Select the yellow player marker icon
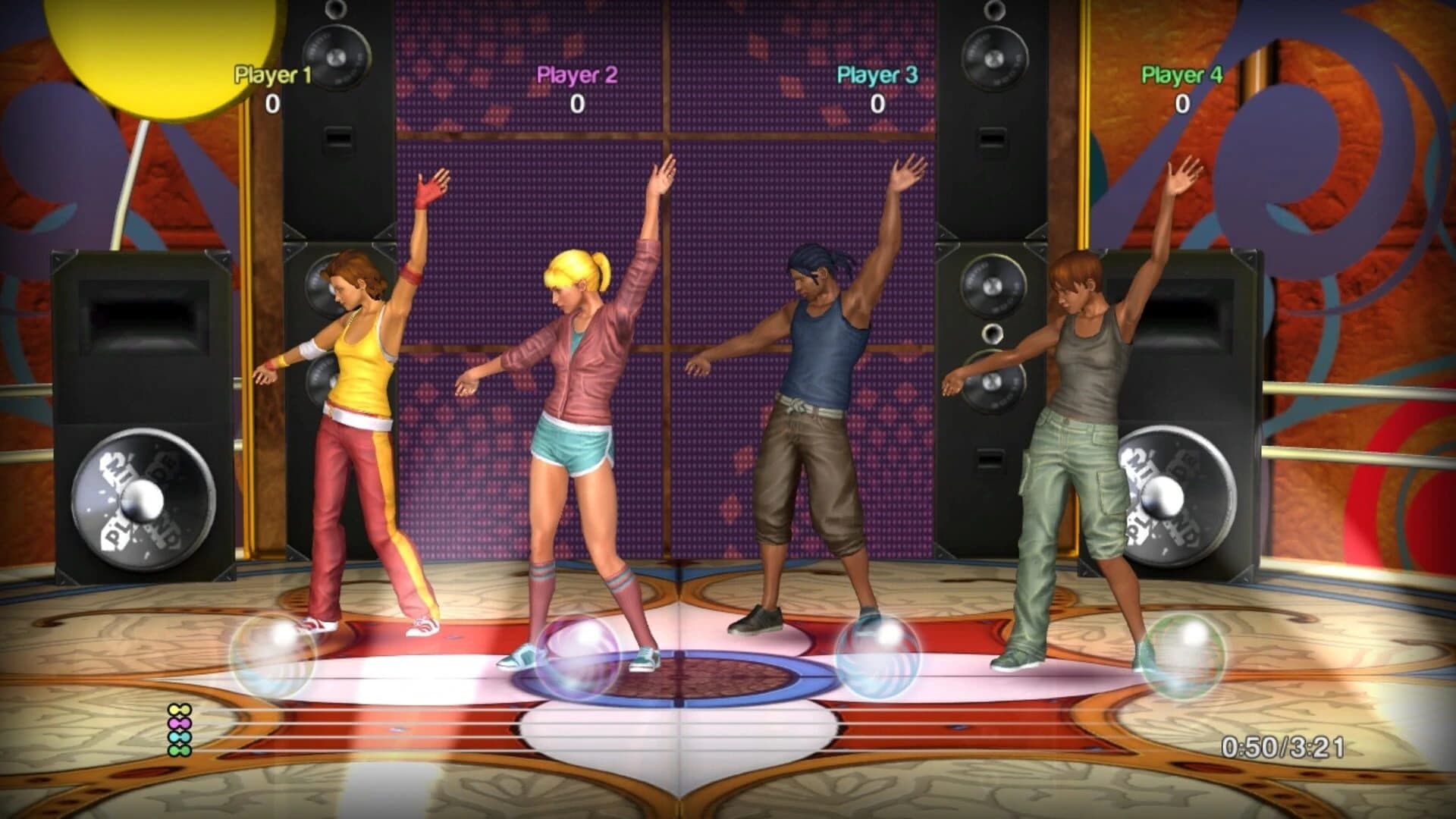This screenshot has height=819, width=1456. 180,709
